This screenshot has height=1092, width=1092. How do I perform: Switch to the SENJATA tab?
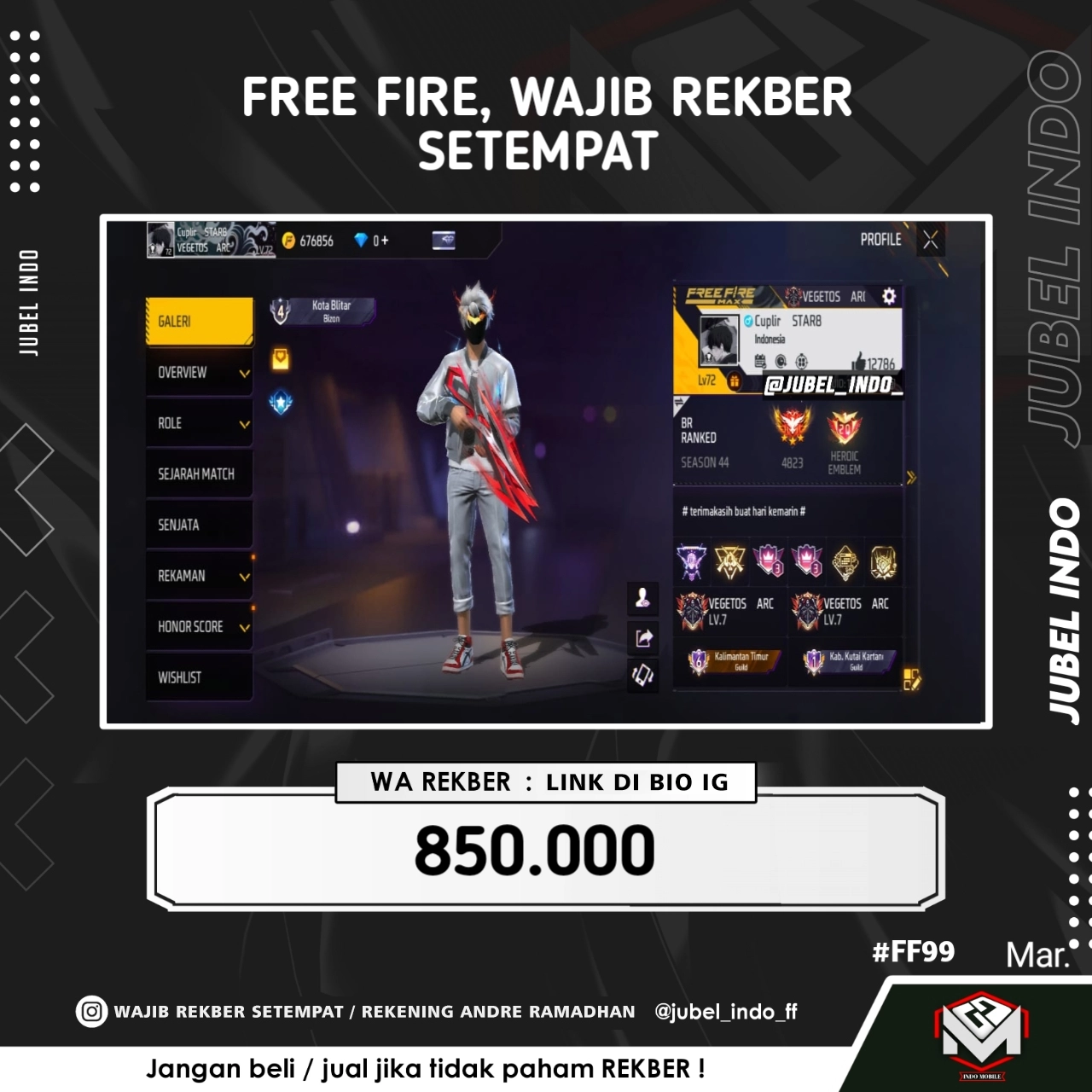coord(198,525)
